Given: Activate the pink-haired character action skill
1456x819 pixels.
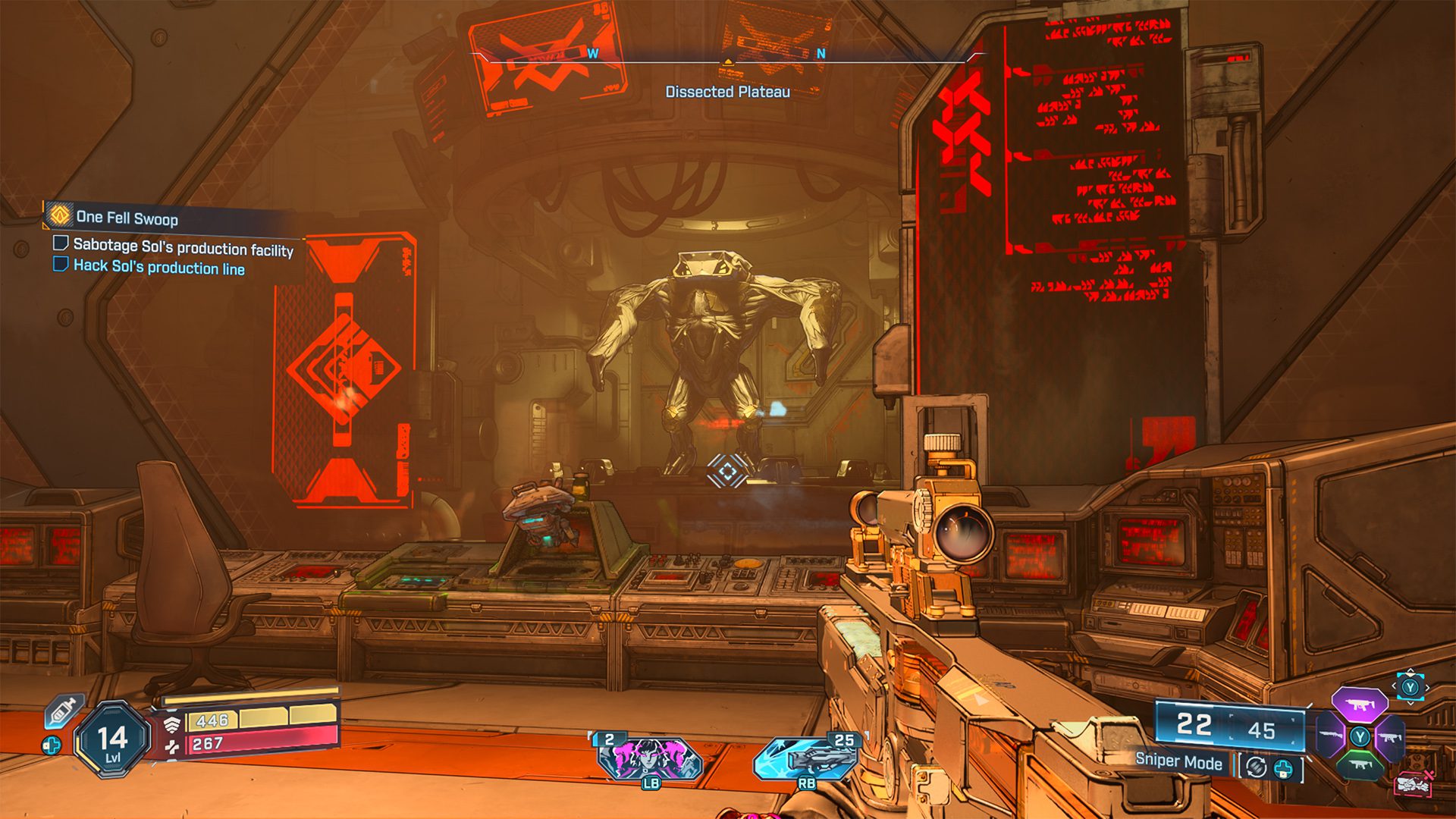Looking at the screenshot, I should (x=649, y=758).
